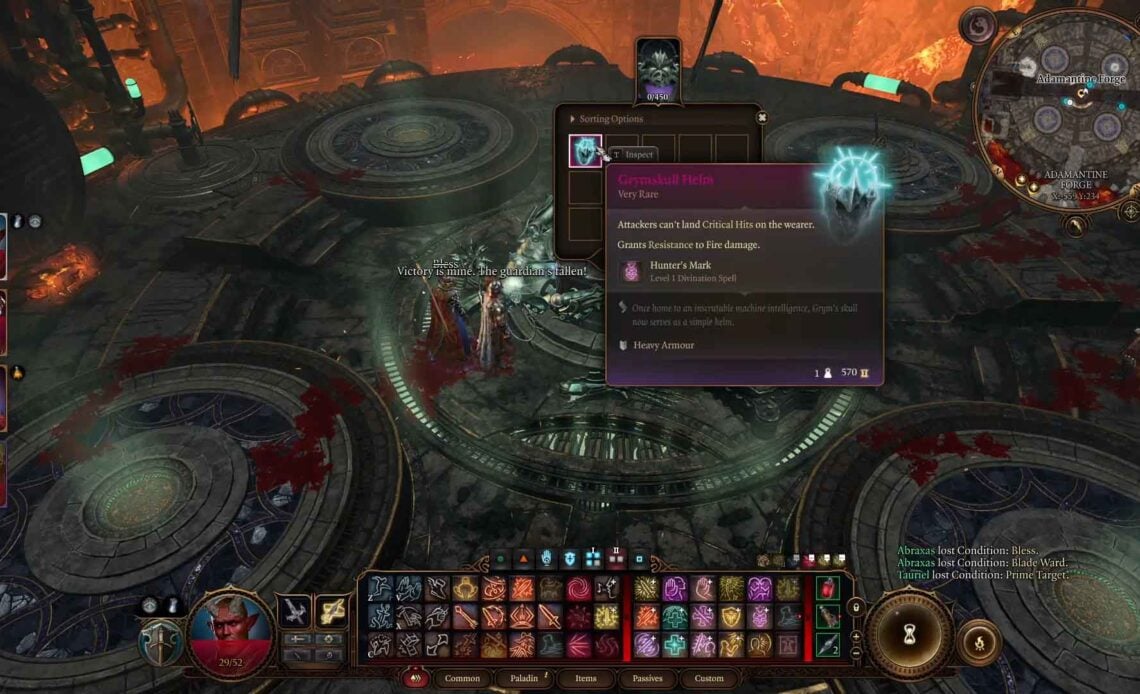1140x694 pixels.
Task: Switch to the Passives tab
Action: pos(647,678)
